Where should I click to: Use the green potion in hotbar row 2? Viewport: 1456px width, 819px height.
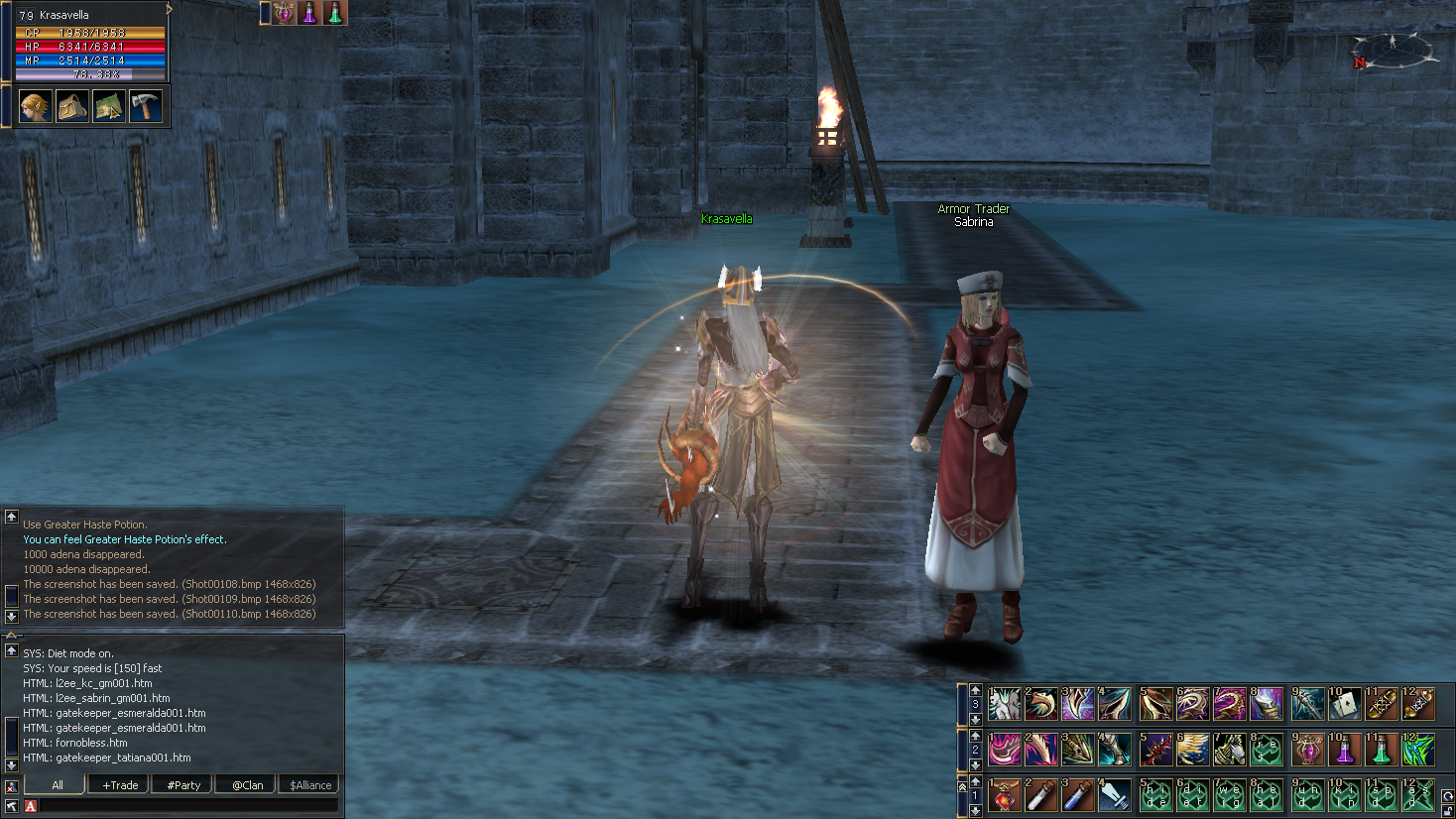click(x=1381, y=750)
